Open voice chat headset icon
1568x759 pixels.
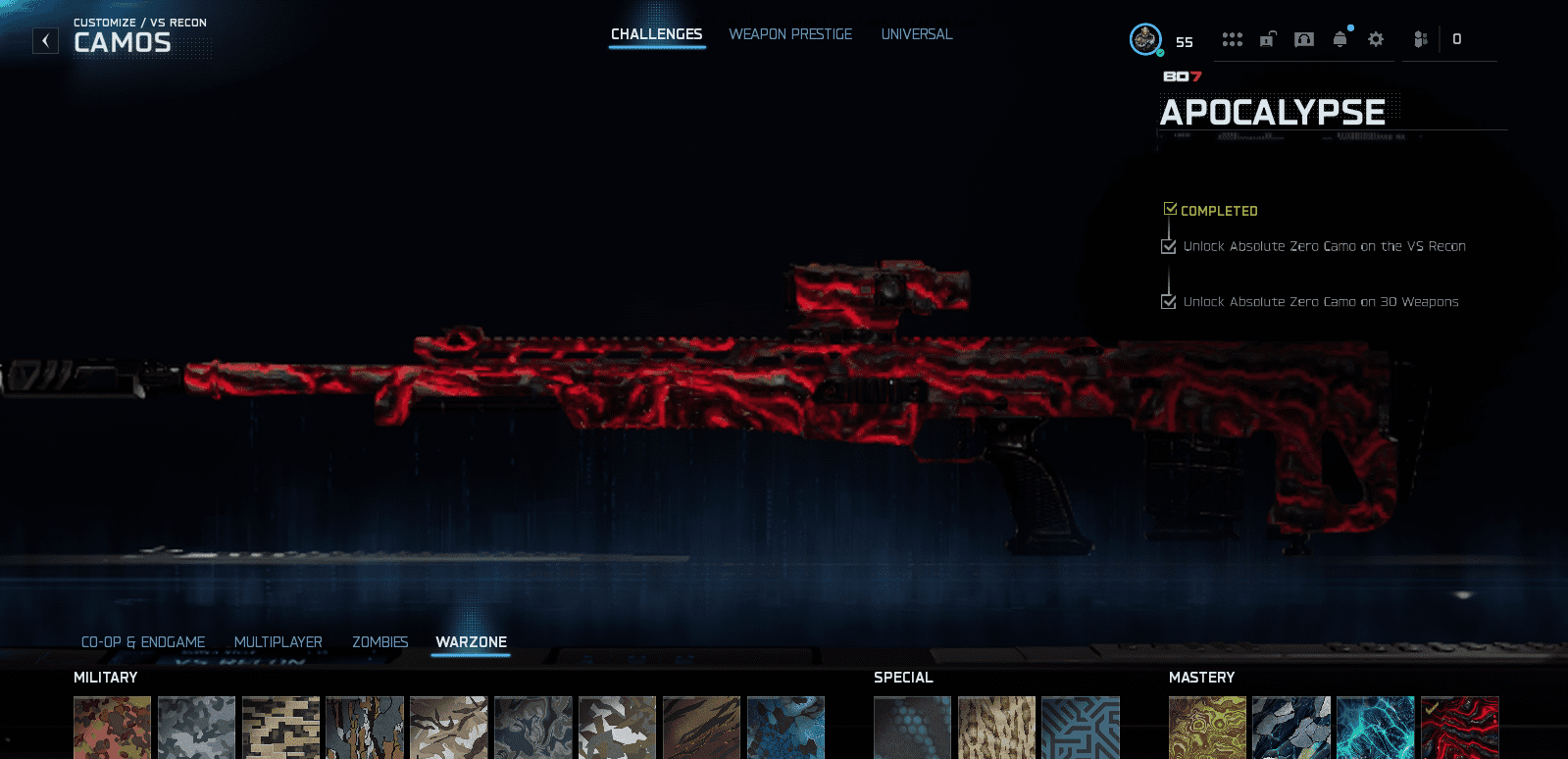(1304, 39)
